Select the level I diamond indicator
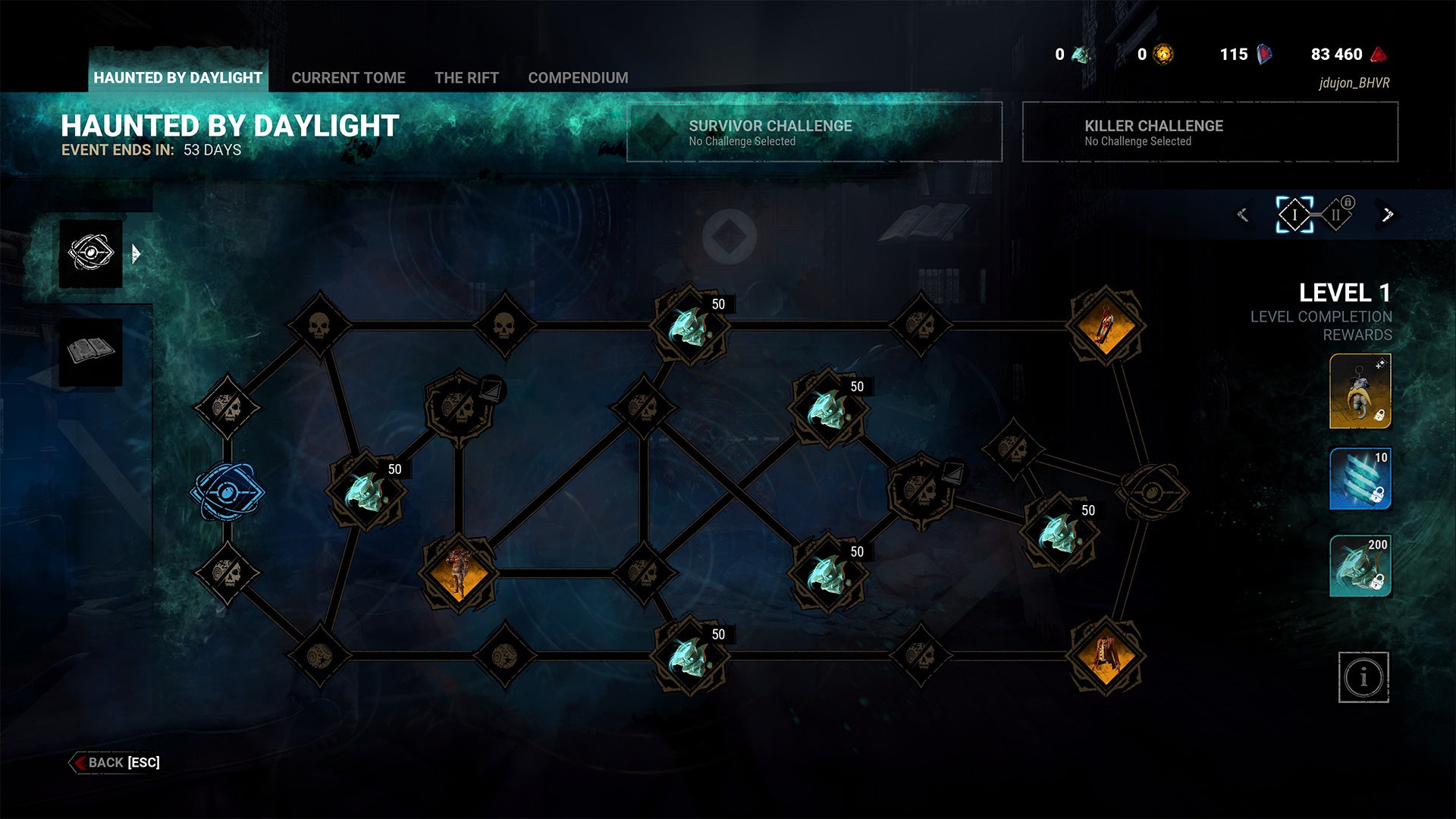The height and width of the screenshot is (819, 1456). [x=1294, y=215]
